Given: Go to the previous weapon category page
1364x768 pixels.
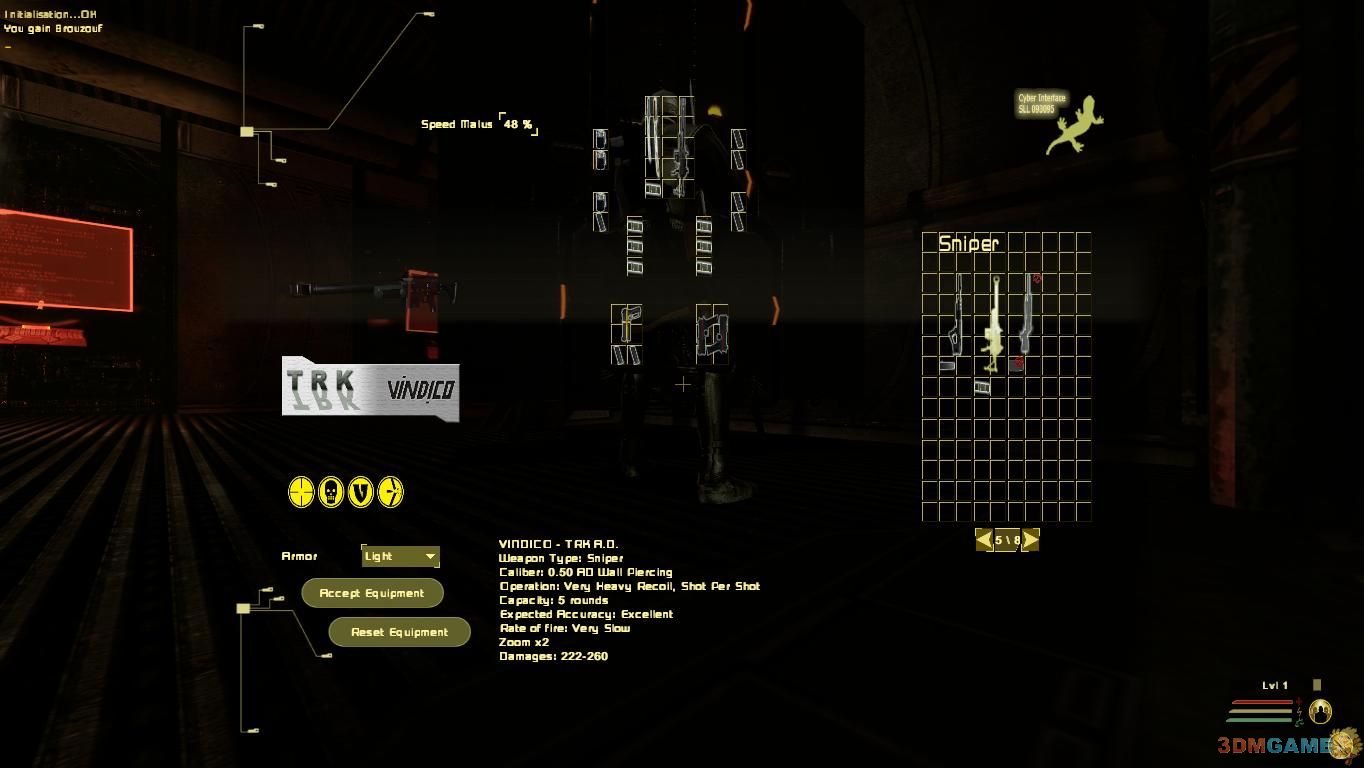Looking at the screenshot, I should point(984,540).
